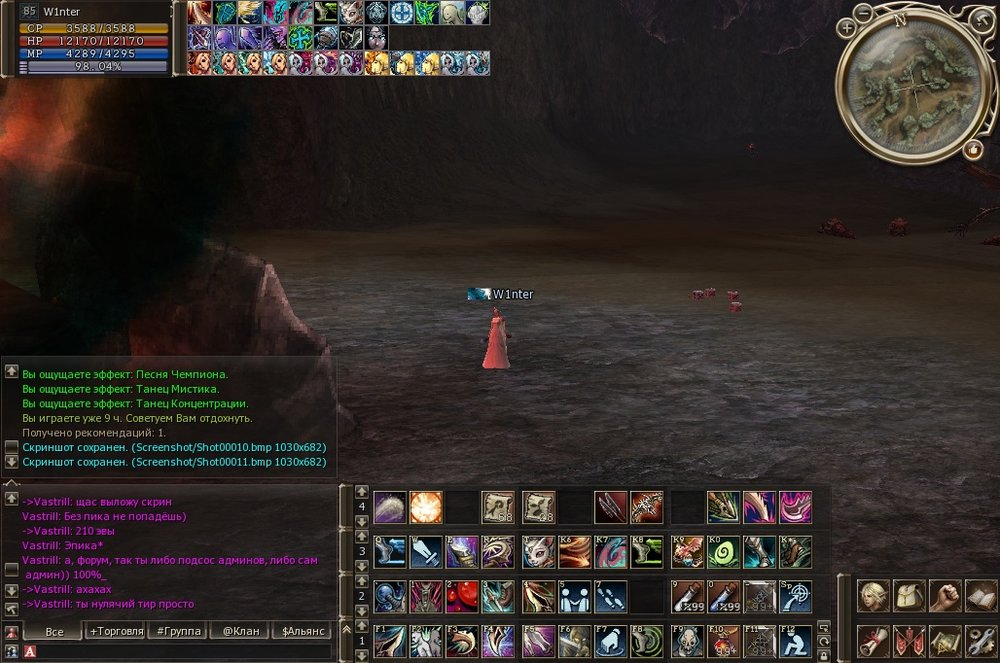Open the actions fist icon

click(x=944, y=596)
